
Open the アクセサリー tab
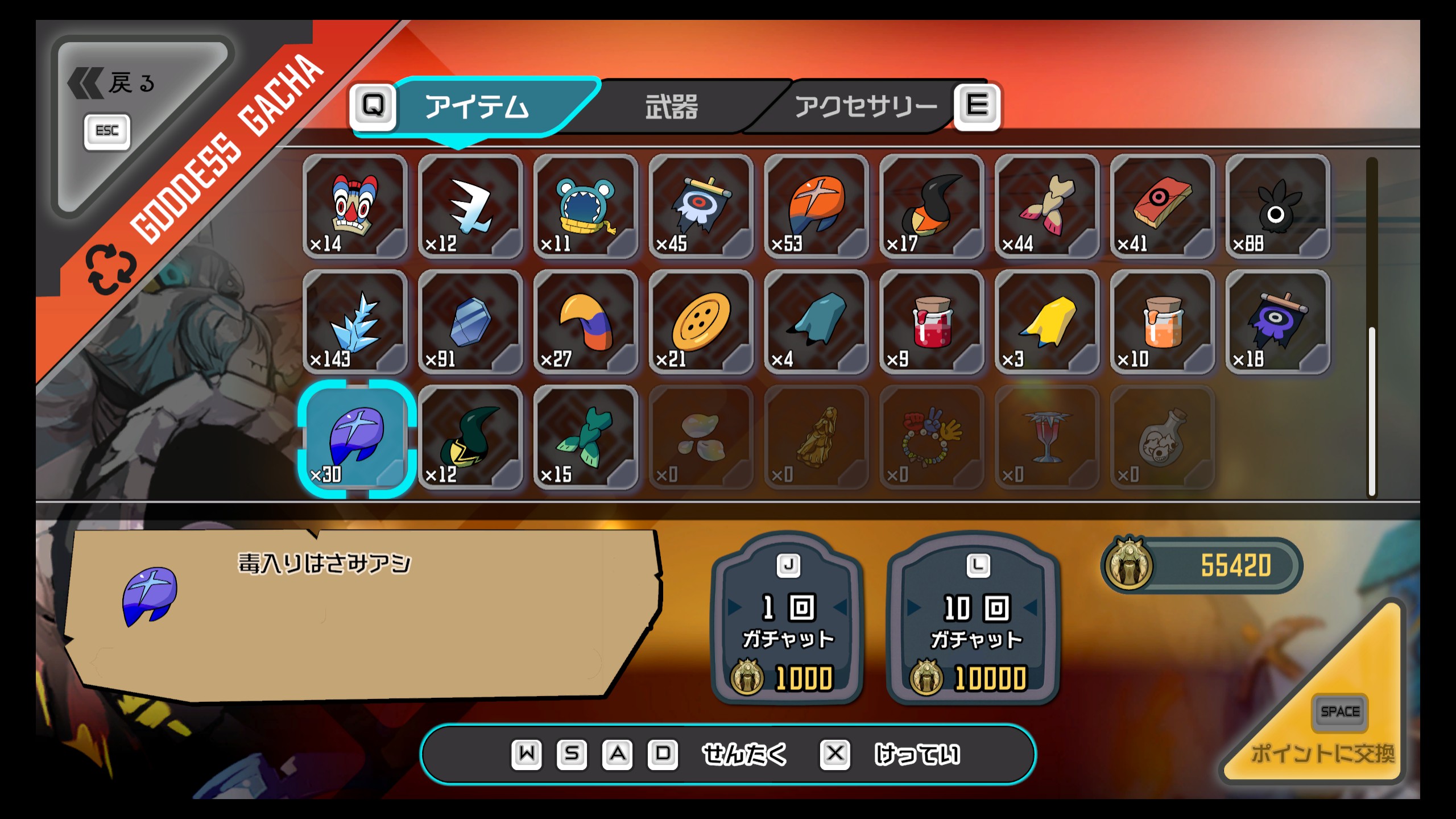tap(864, 107)
